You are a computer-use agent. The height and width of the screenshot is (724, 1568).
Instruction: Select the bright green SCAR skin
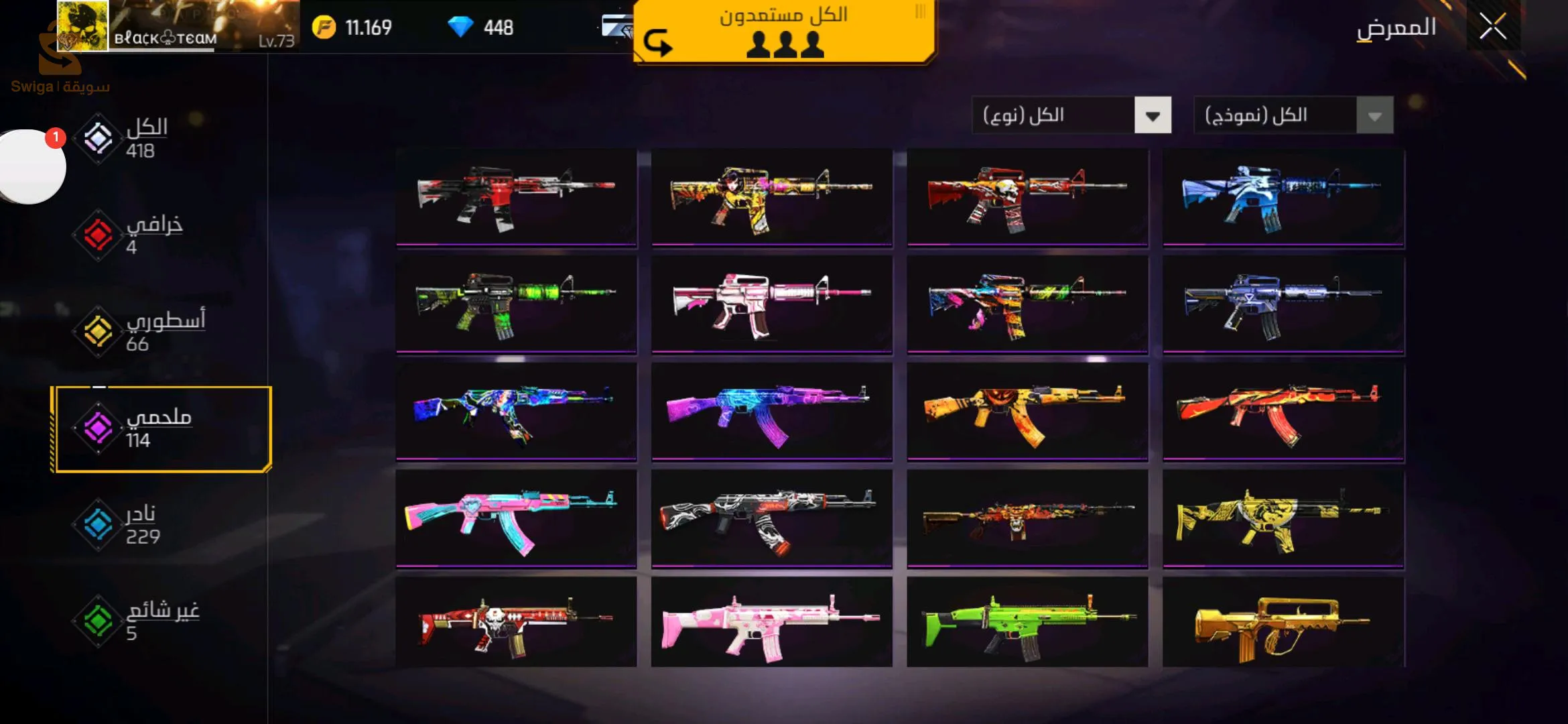1027,623
